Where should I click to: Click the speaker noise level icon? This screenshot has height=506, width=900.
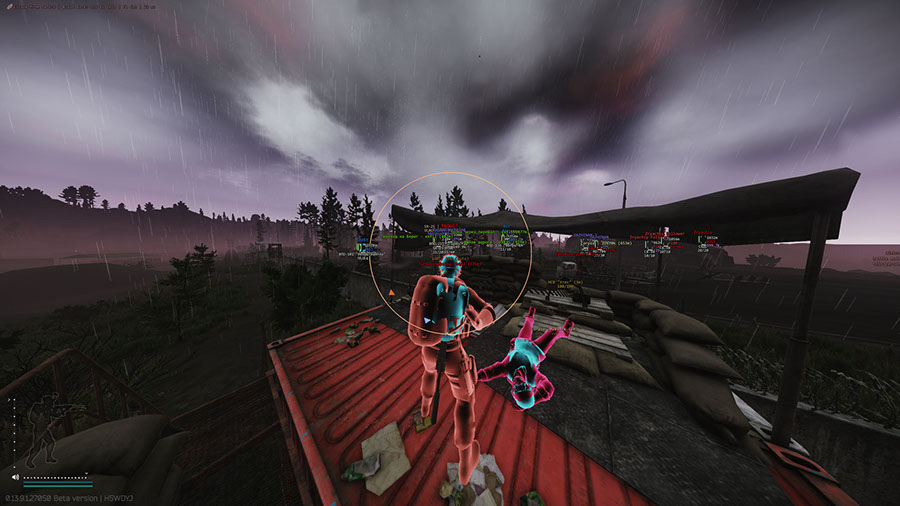click(x=15, y=477)
